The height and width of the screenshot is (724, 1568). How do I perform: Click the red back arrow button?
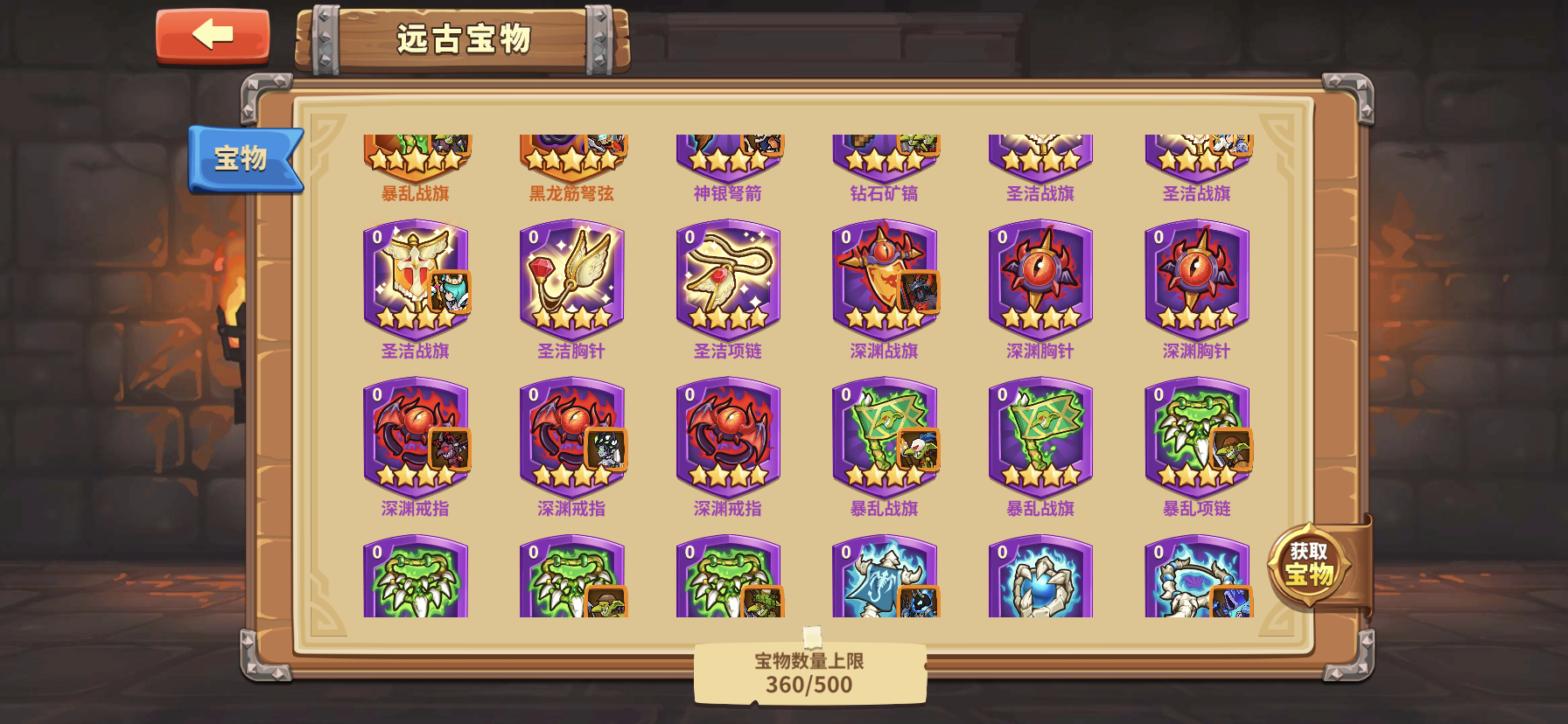coord(213,38)
